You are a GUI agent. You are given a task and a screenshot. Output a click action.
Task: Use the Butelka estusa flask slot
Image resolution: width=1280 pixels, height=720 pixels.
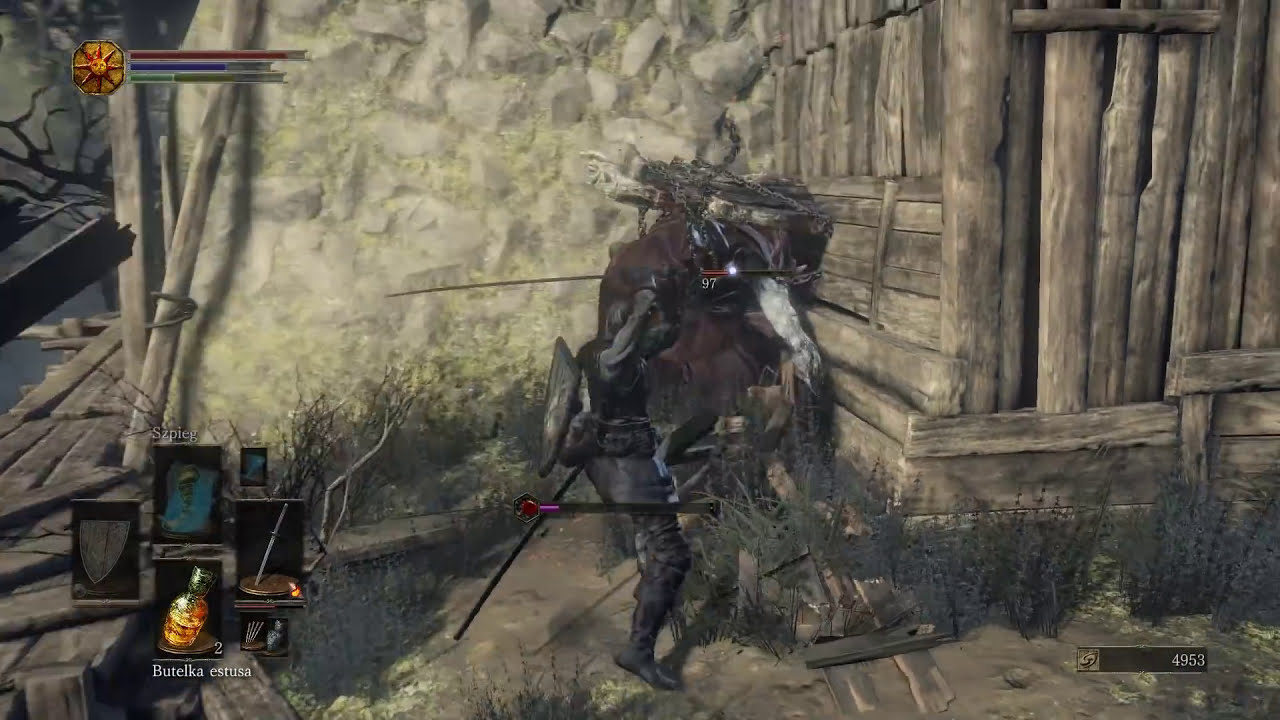coord(187,607)
